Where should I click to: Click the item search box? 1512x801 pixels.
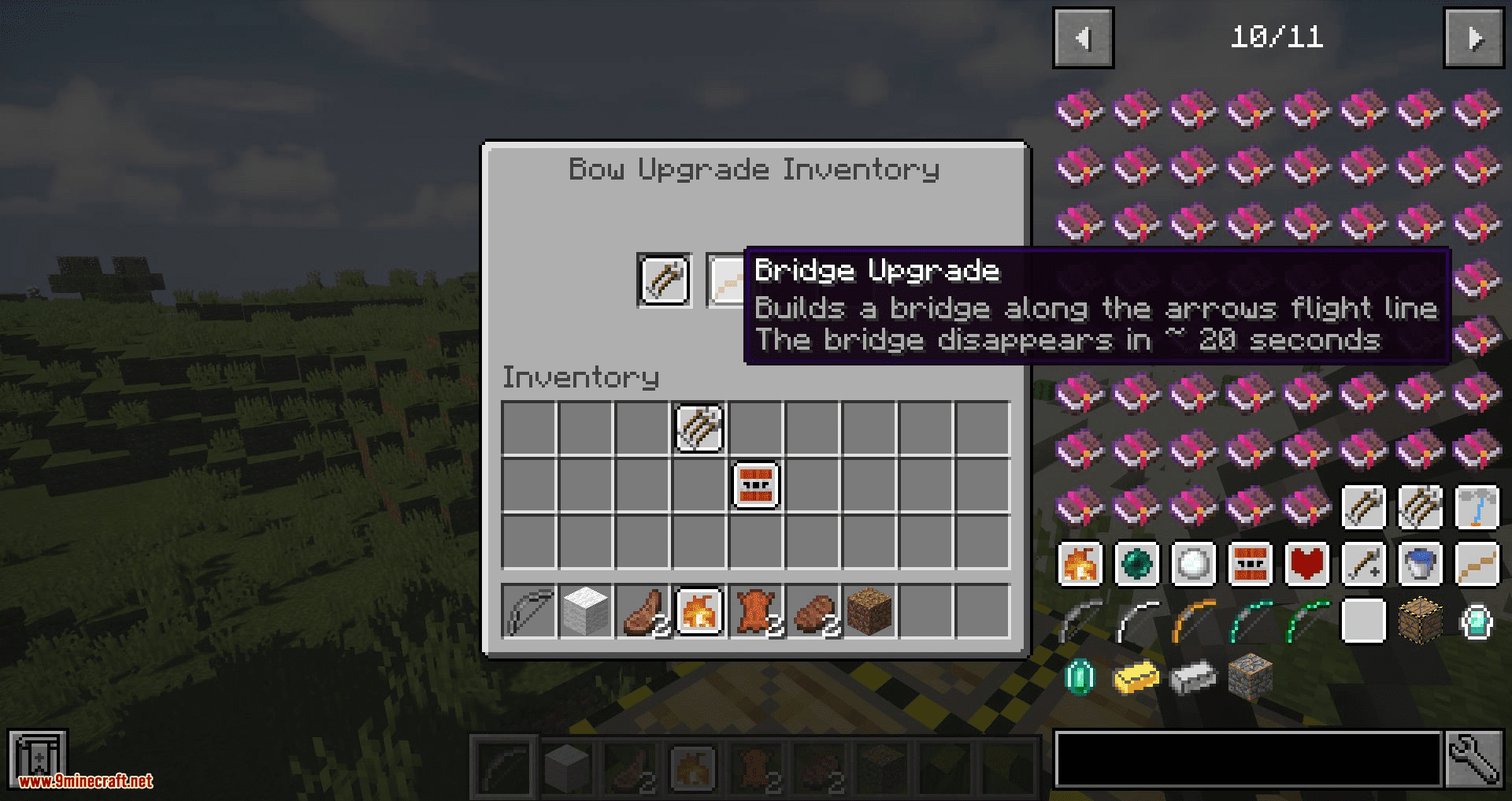click(x=1248, y=759)
